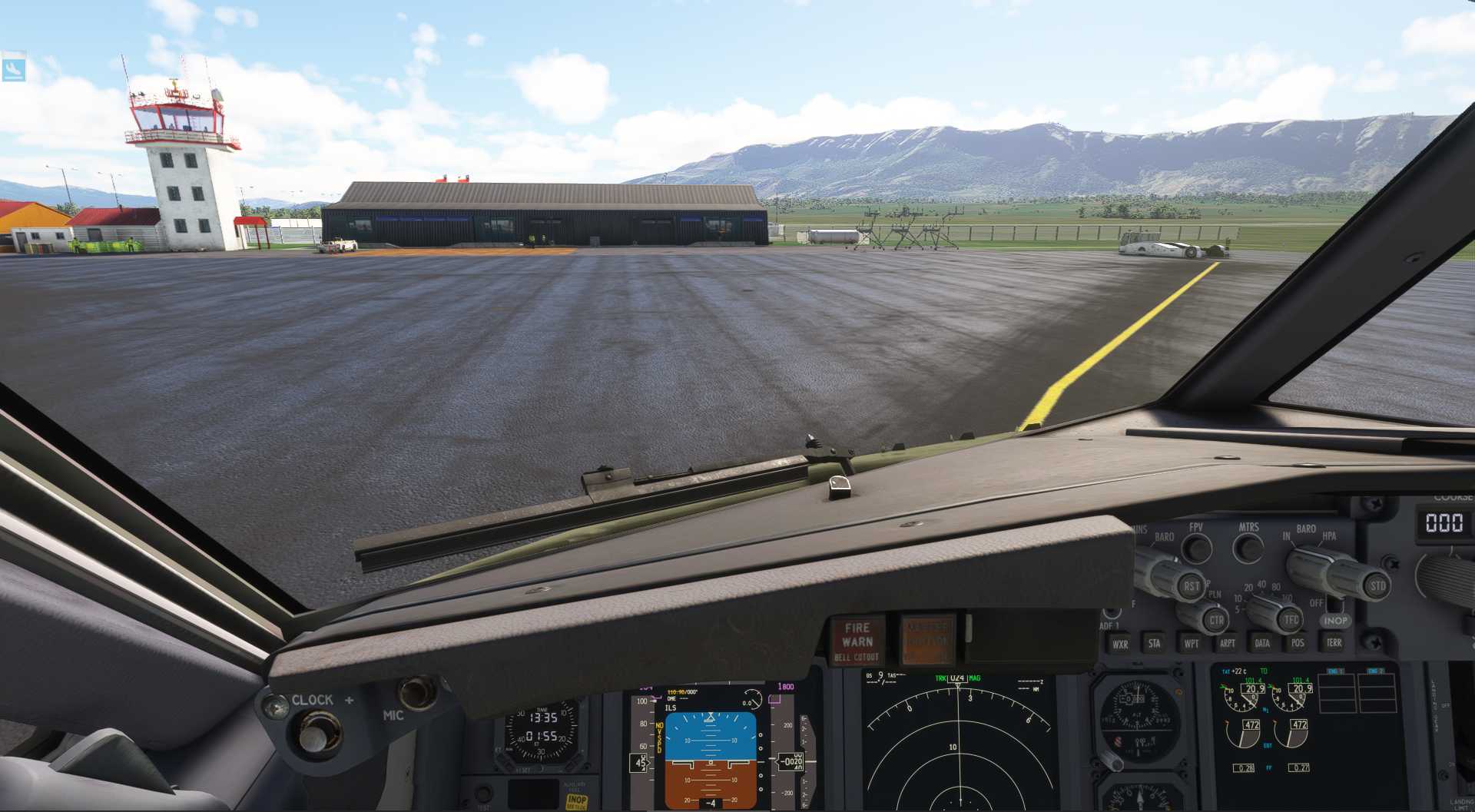This screenshot has height=812, width=1475.
Task: Reset minimums with the RST knob
Action: pos(1191,586)
